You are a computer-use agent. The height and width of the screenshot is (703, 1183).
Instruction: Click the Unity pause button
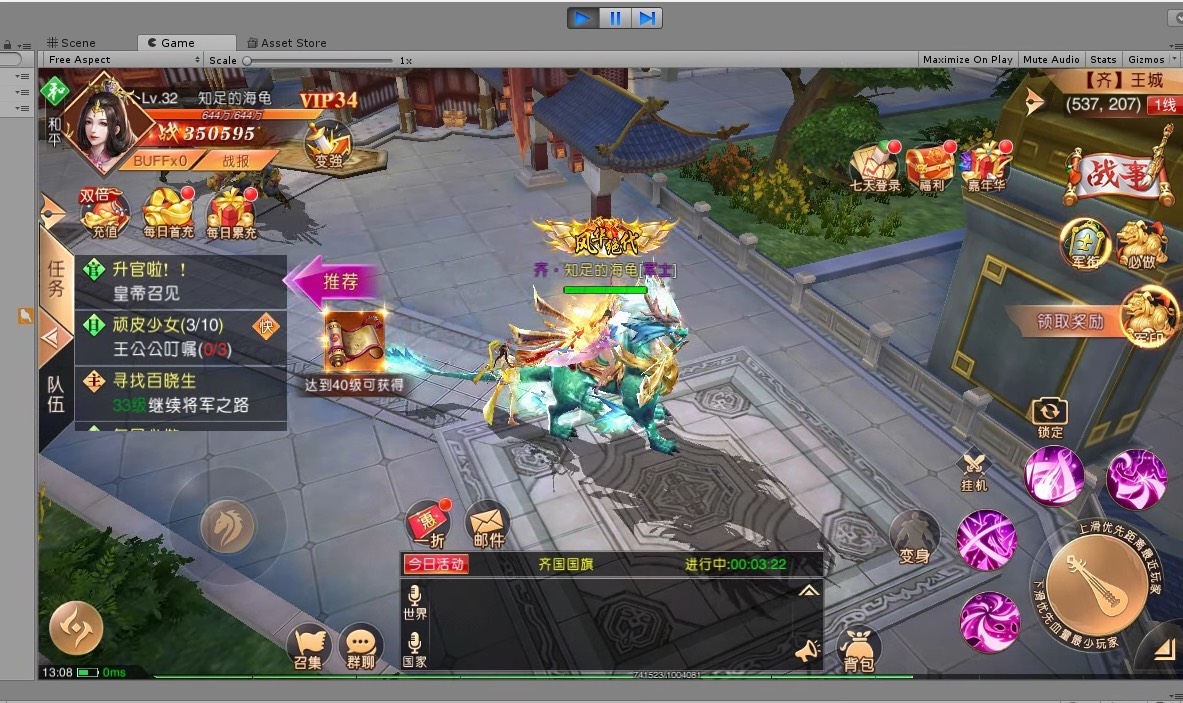[x=615, y=17]
